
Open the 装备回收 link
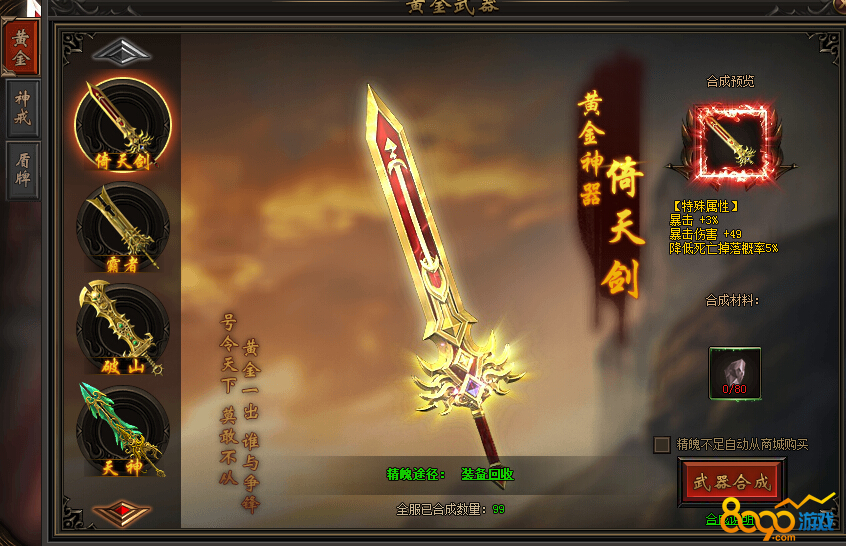487,474
